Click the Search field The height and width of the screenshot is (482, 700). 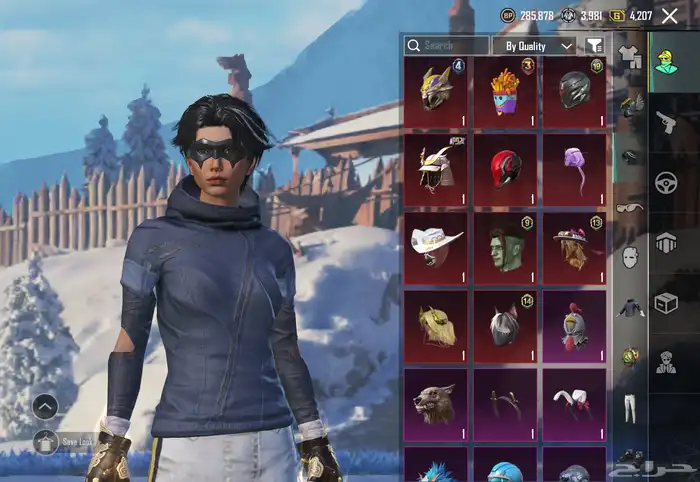[447, 46]
